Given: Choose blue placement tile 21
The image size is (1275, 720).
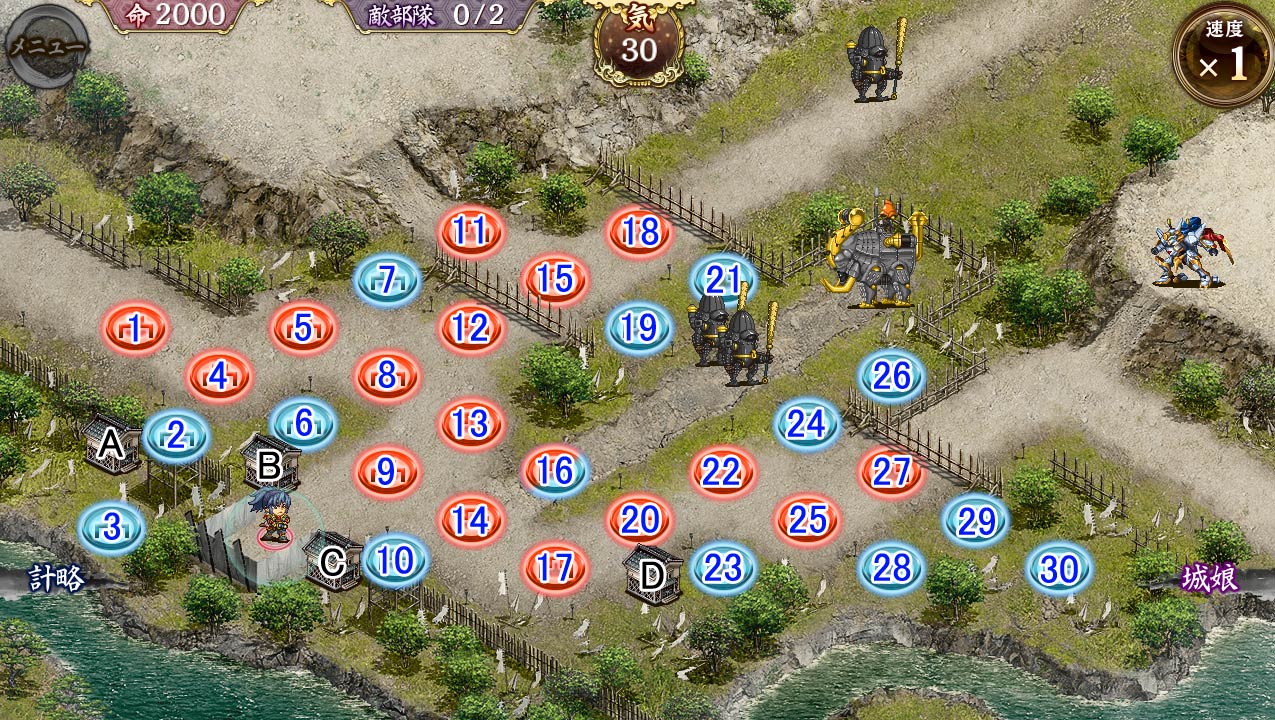Looking at the screenshot, I should [722, 280].
